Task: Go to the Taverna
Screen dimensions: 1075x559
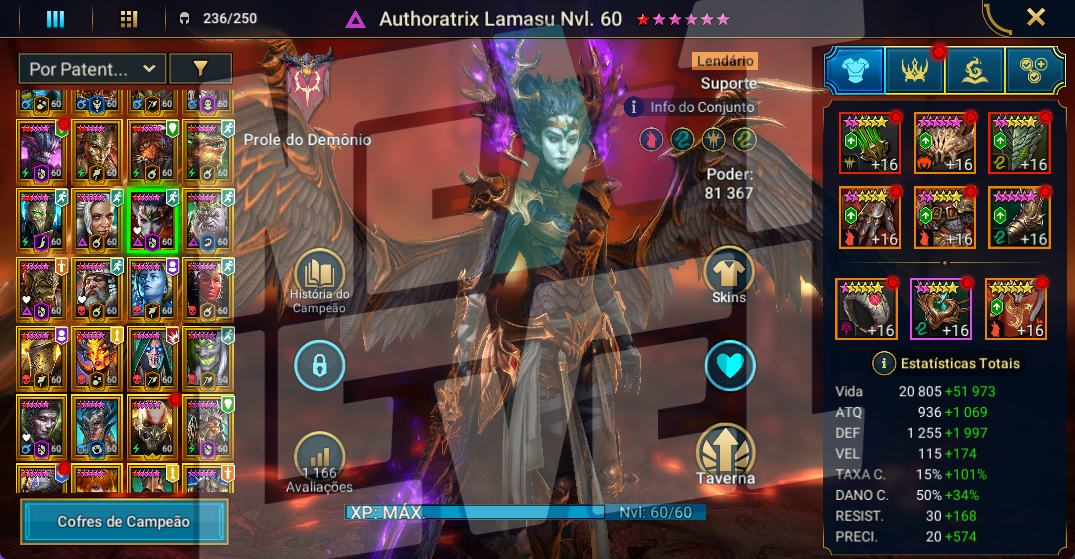Action: pos(727,455)
